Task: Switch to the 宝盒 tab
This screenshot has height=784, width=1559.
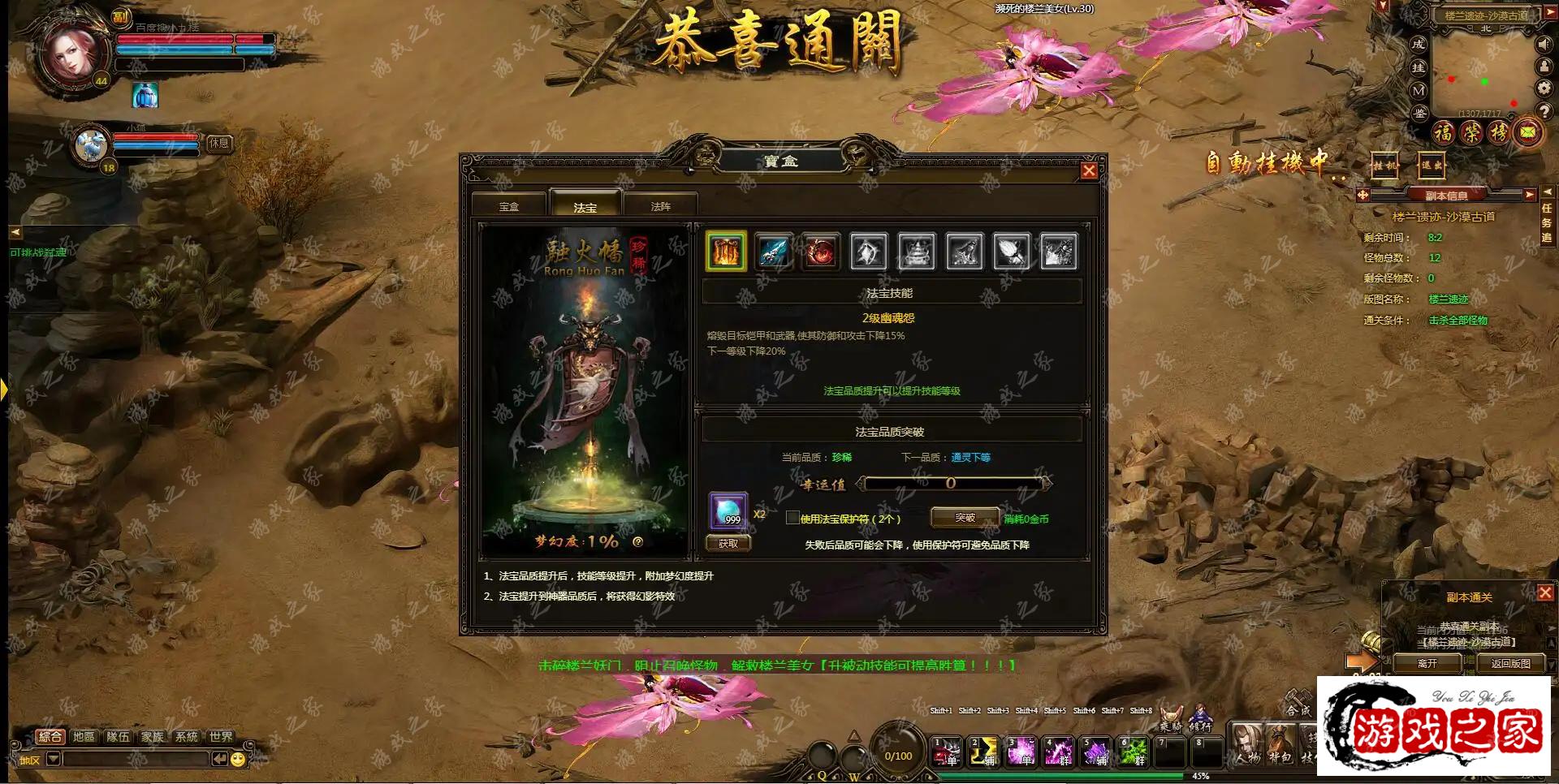Action: (x=509, y=206)
